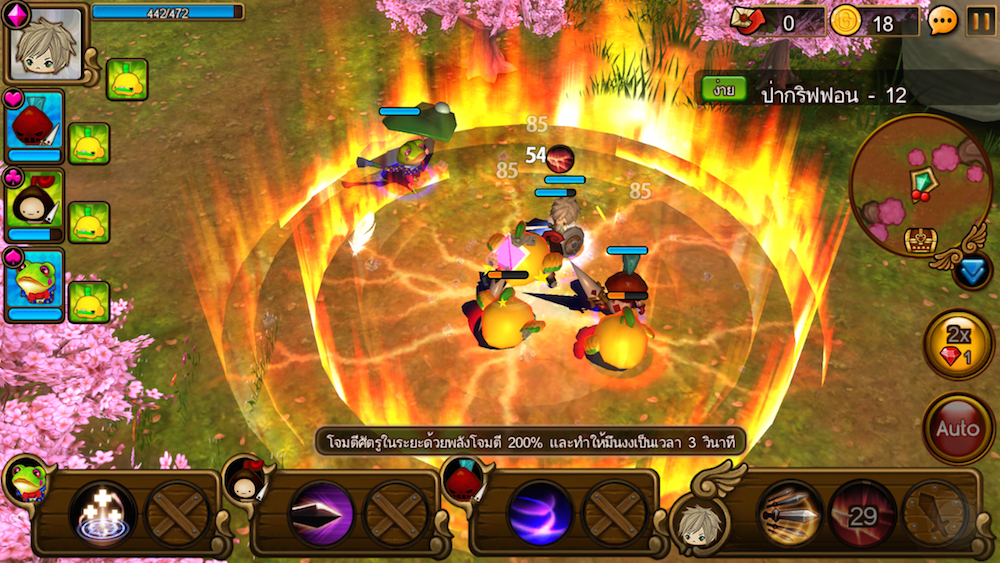The image size is (1000, 563).
Task: Collapse minimap with blue arrow button
Action: [x=970, y=271]
